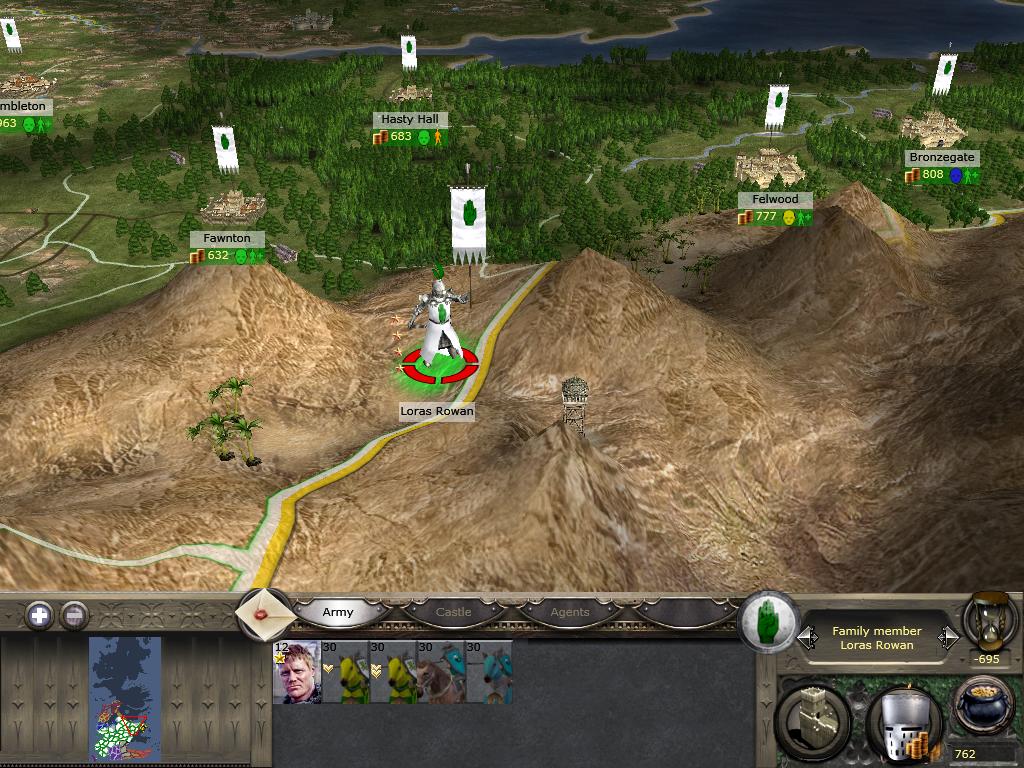
Task: Select the teal-barded horse unit card
Action: tap(489, 672)
